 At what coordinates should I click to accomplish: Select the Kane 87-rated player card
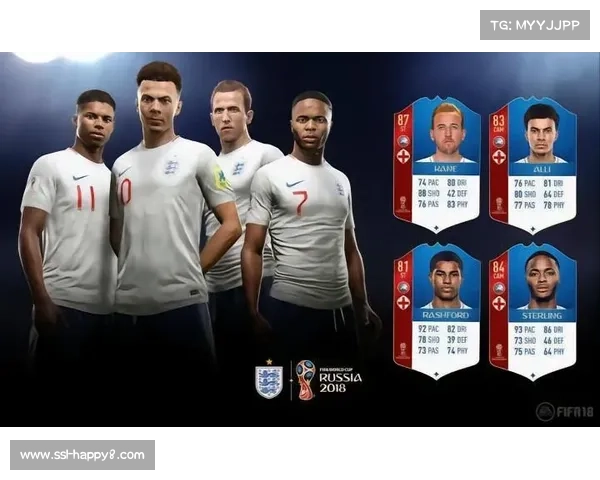[437, 163]
